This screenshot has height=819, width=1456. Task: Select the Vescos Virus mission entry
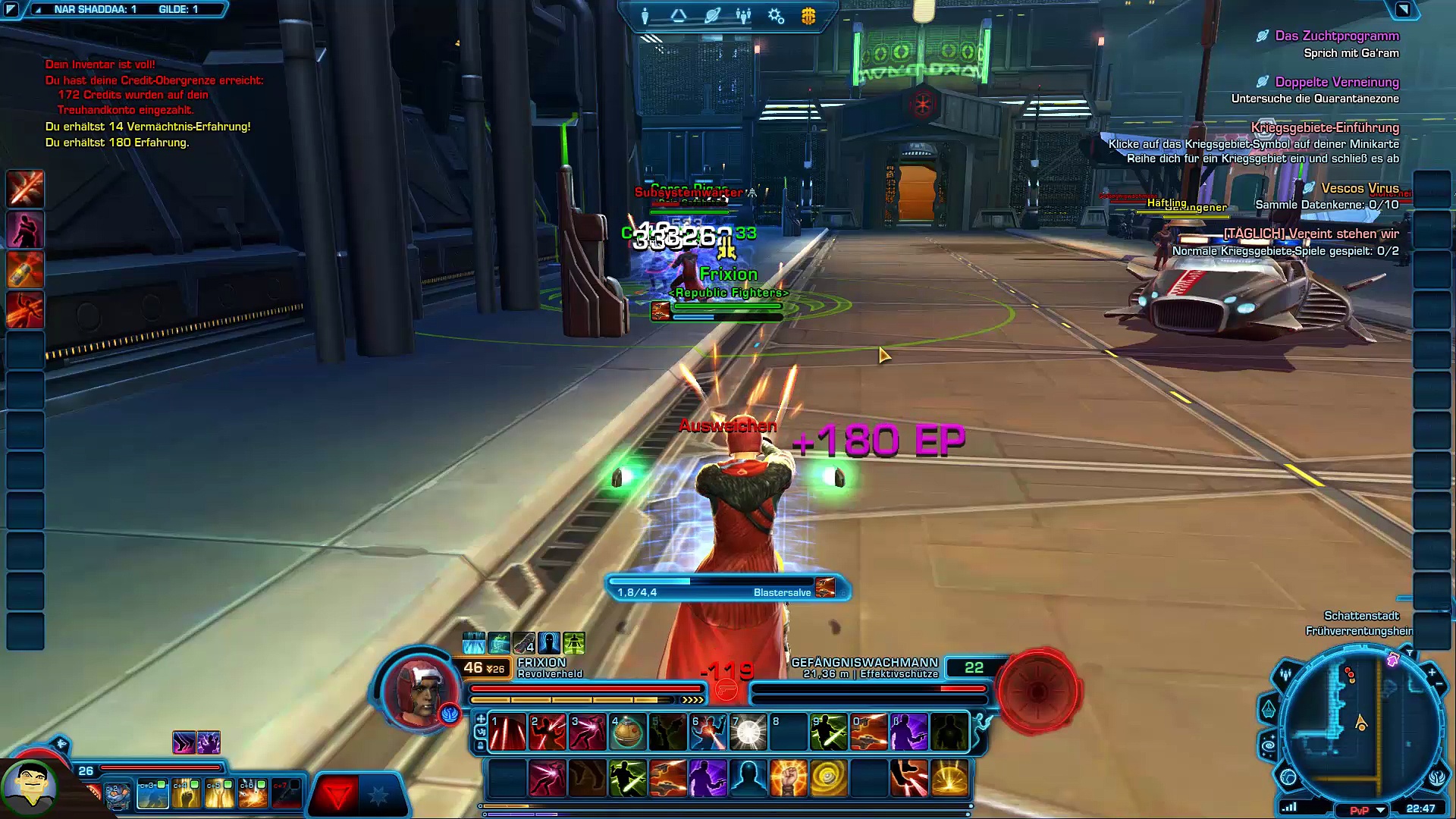[x=1359, y=188]
